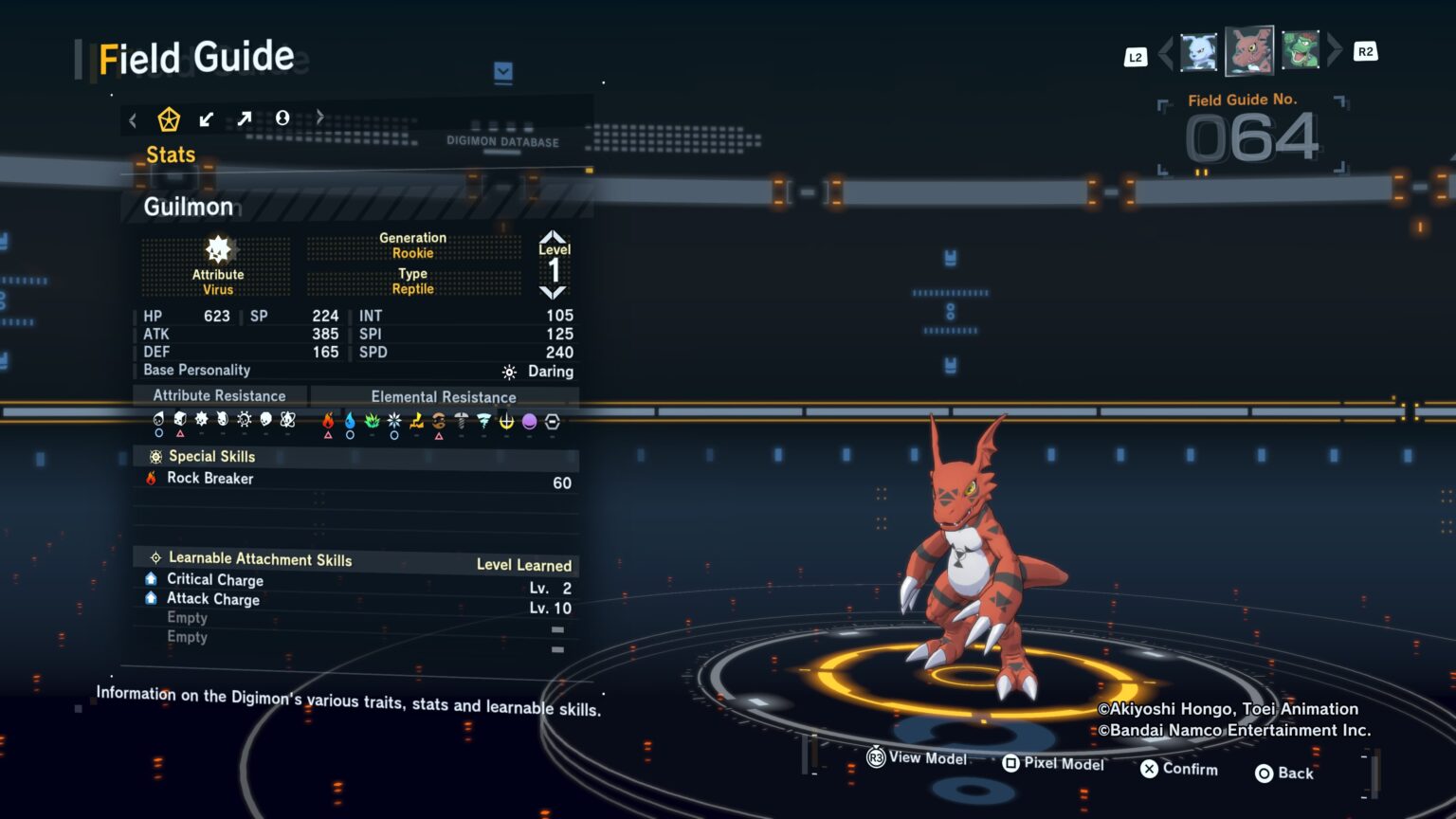Click the Water elemental resistance icon

pyautogui.click(x=349, y=420)
